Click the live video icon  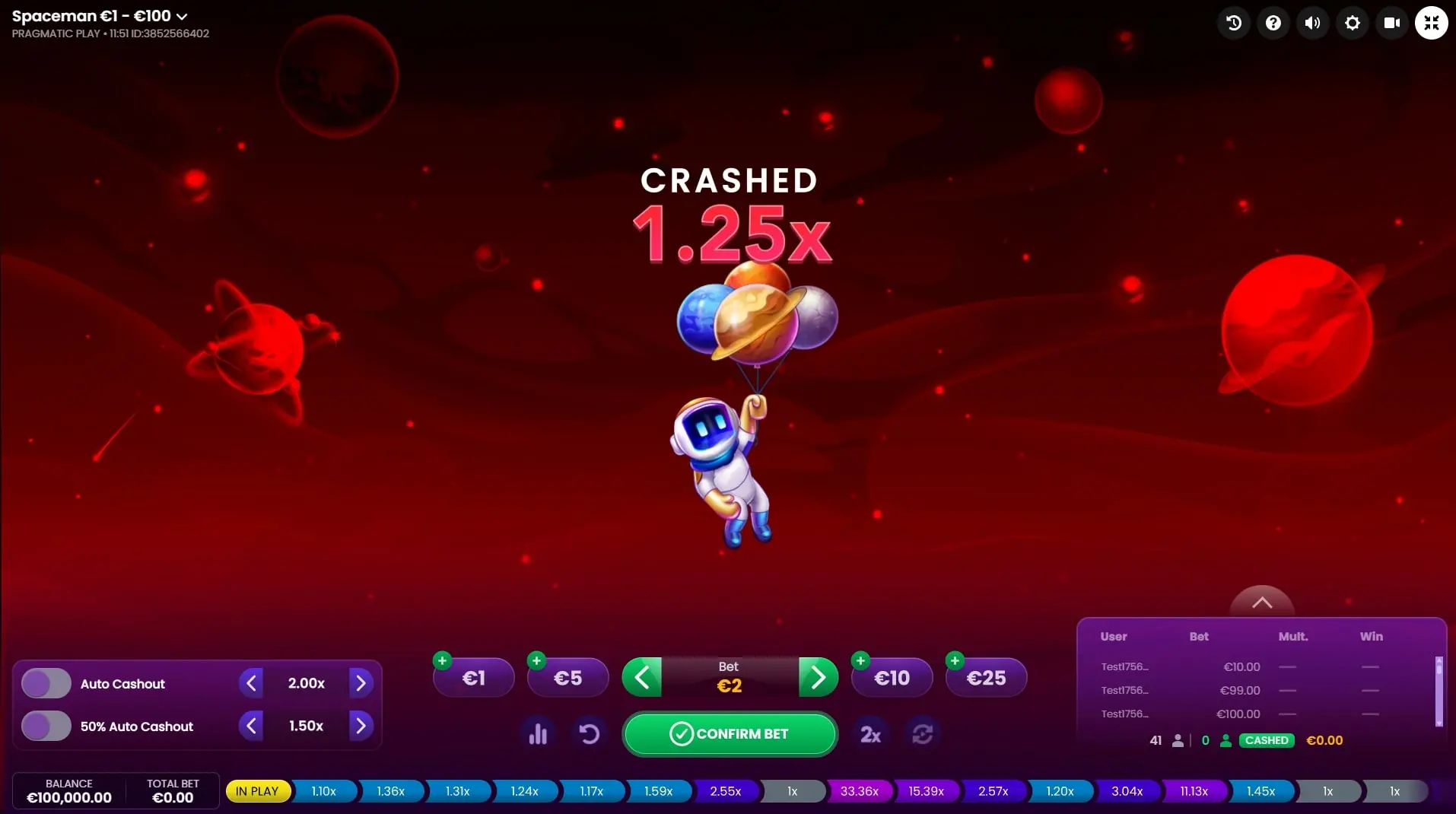[1392, 22]
